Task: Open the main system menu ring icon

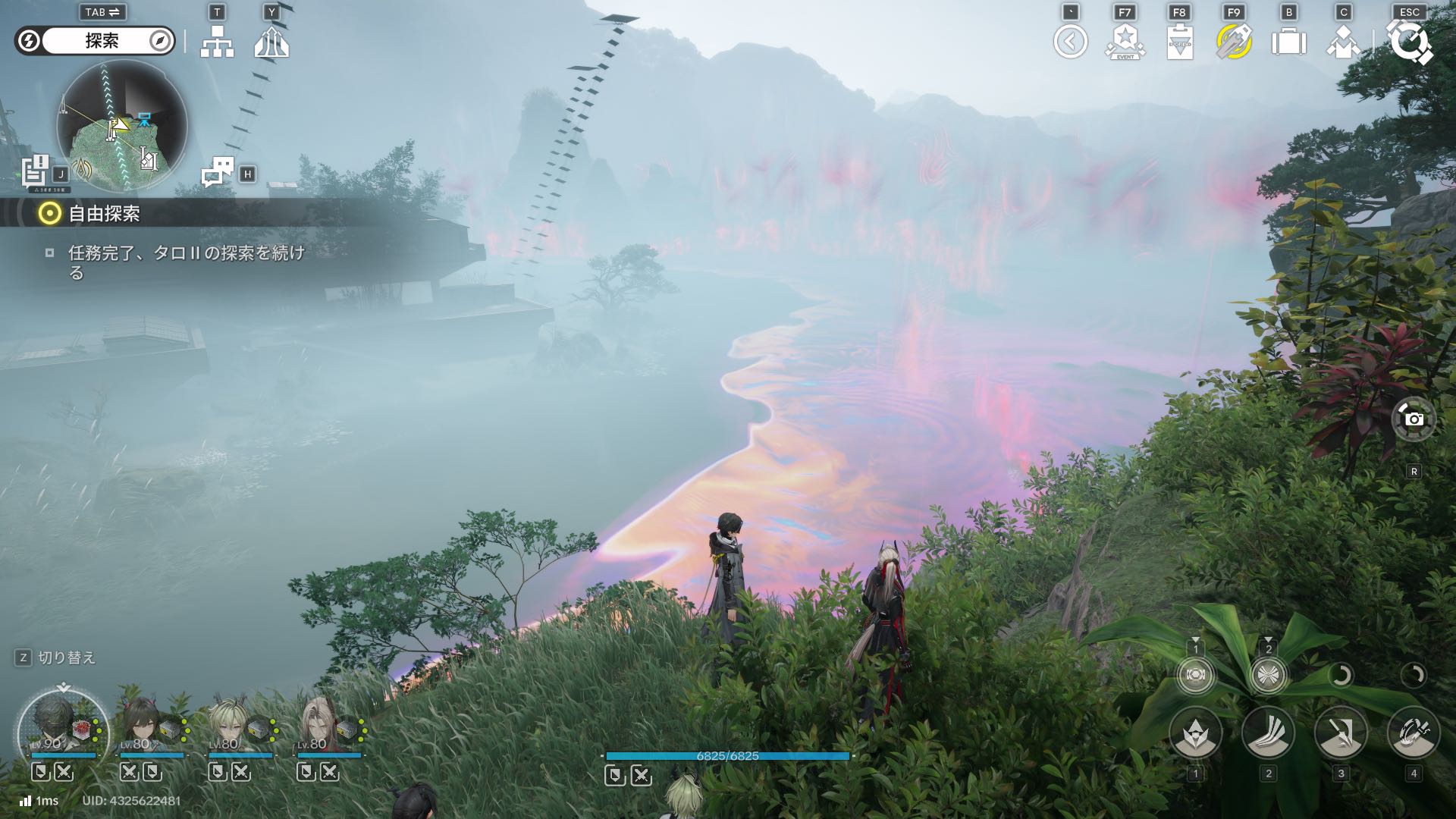Action: 1409,42
